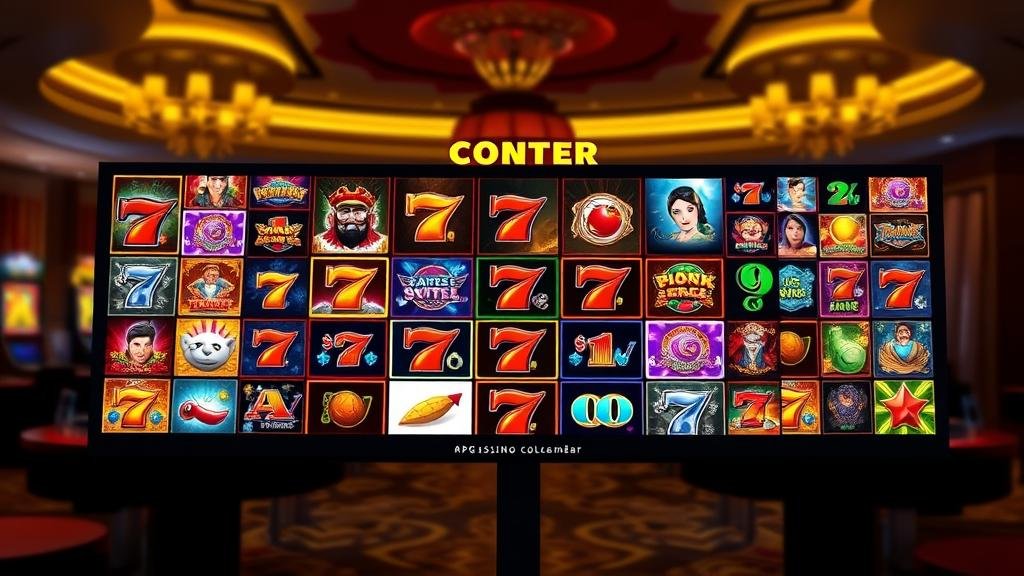Open the winged purple logo tile
This screenshot has width=1024, height=576.
(430, 288)
